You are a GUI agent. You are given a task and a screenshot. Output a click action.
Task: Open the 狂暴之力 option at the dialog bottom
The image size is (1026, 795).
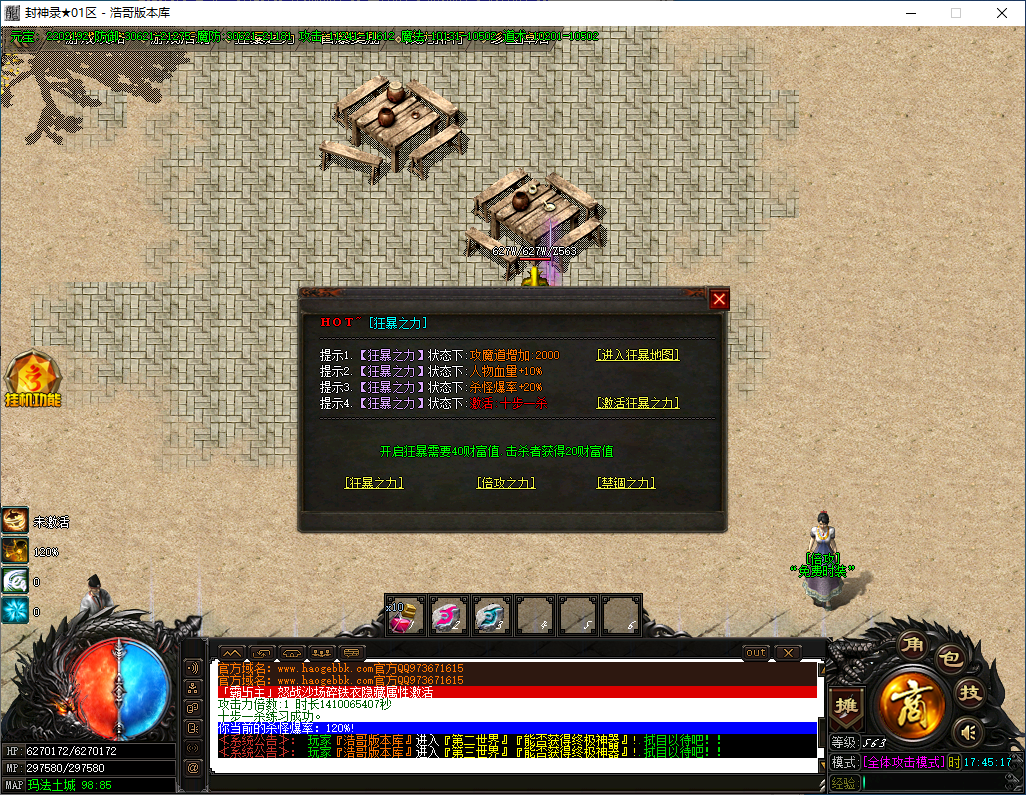click(374, 482)
